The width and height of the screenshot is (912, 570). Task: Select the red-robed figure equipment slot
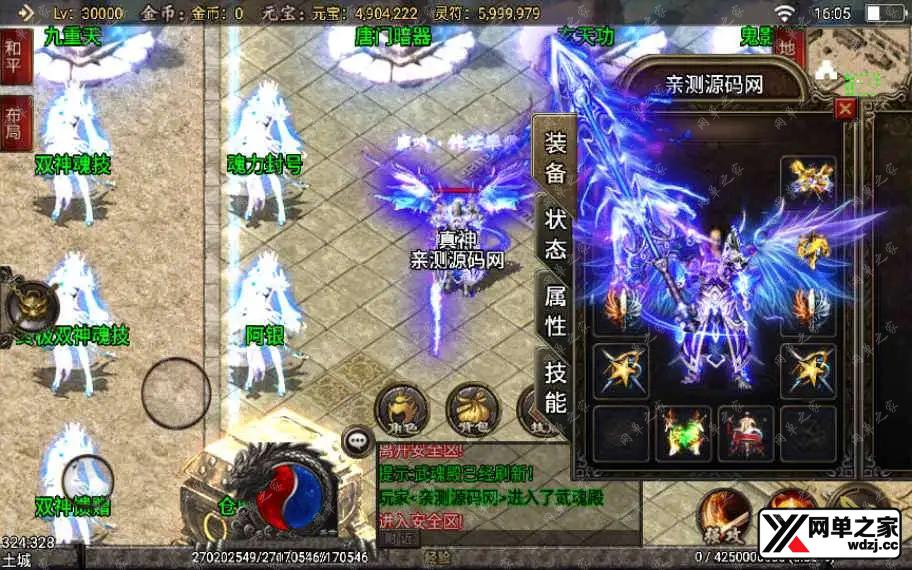(x=745, y=433)
